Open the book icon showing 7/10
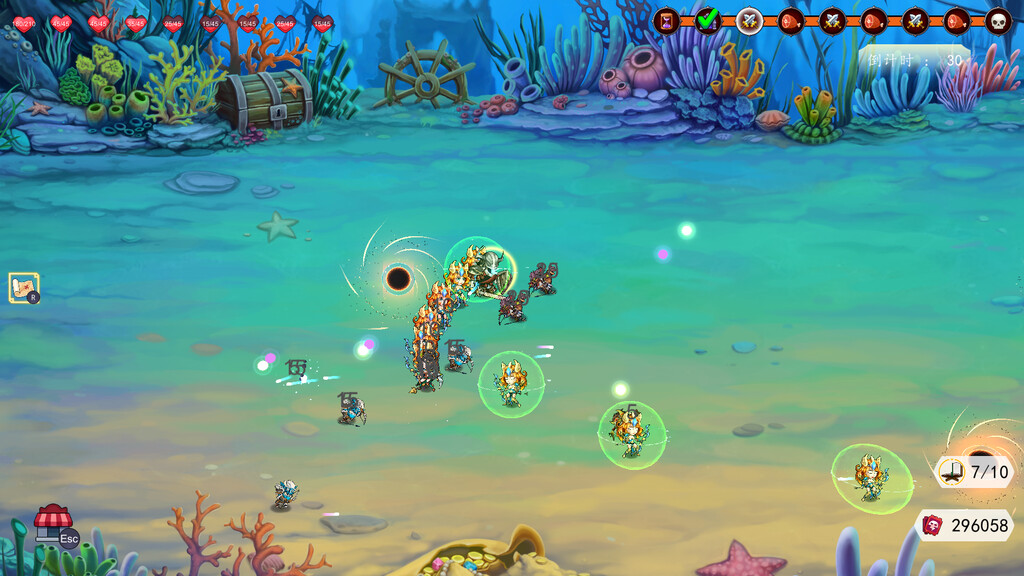 pyautogui.click(x=951, y=472)
